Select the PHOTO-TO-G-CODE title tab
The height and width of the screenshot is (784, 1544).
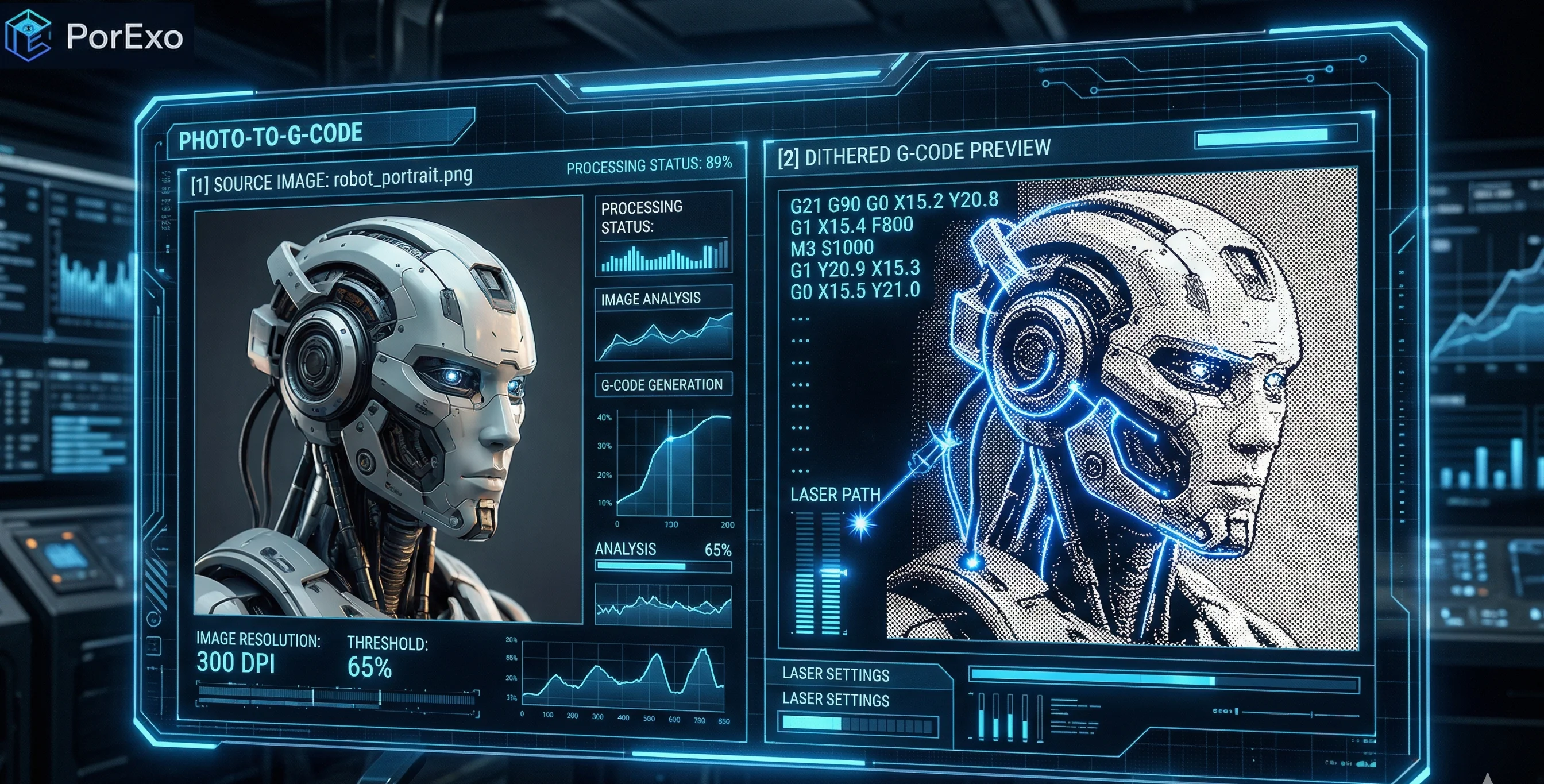click(x=271, y=136)
